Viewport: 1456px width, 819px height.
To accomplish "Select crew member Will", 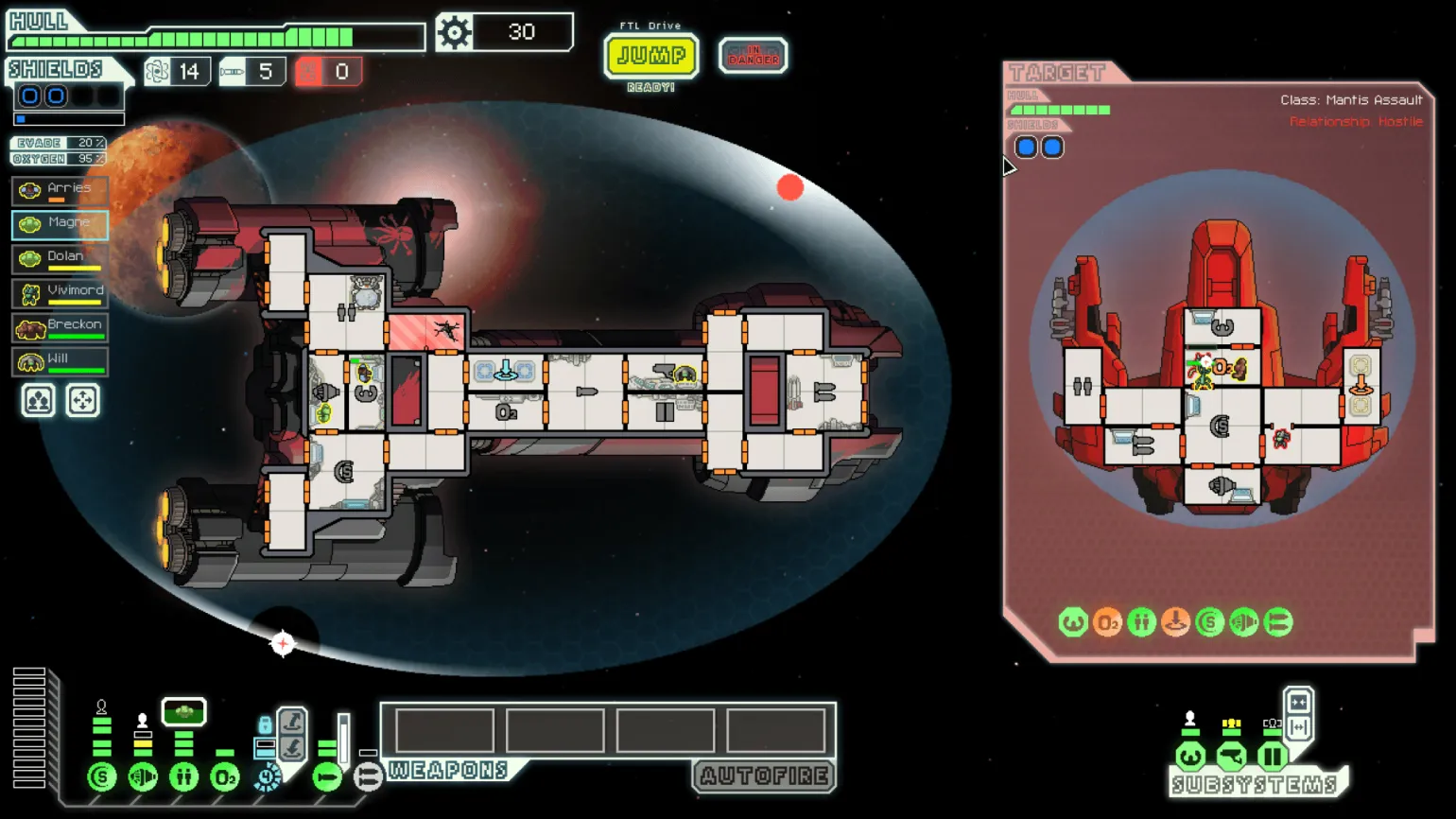I will [x=60, y=360].
